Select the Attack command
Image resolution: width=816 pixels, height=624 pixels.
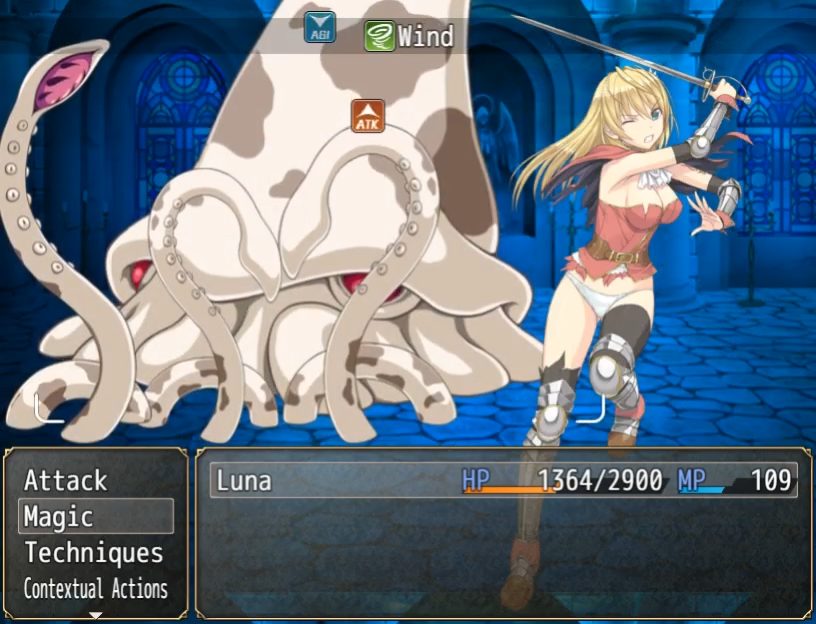click(x=66, y=481)
